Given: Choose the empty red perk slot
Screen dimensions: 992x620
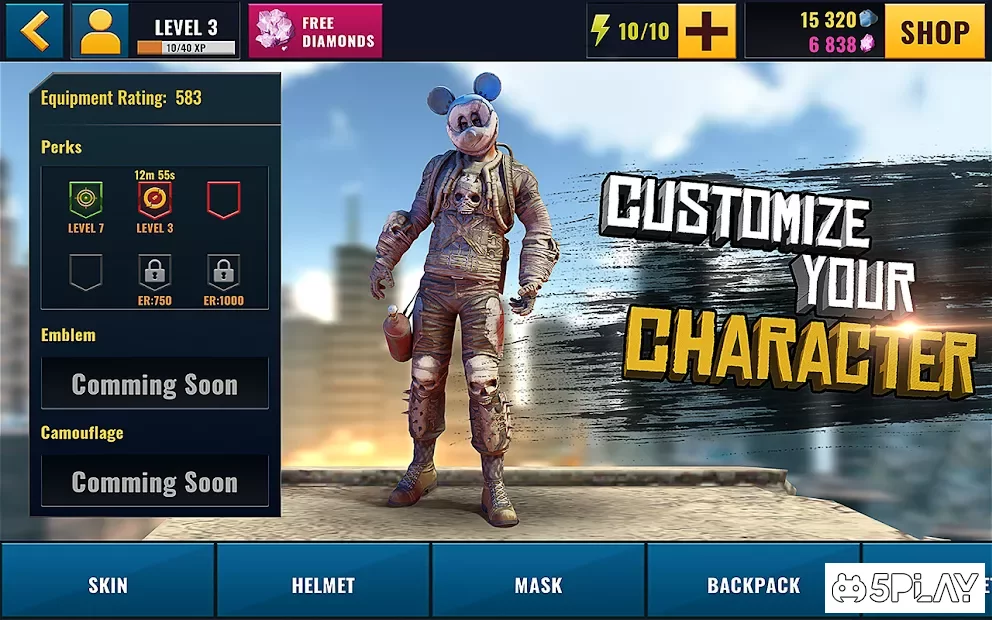Looking at the screenshot, I should tap(224, 200).
